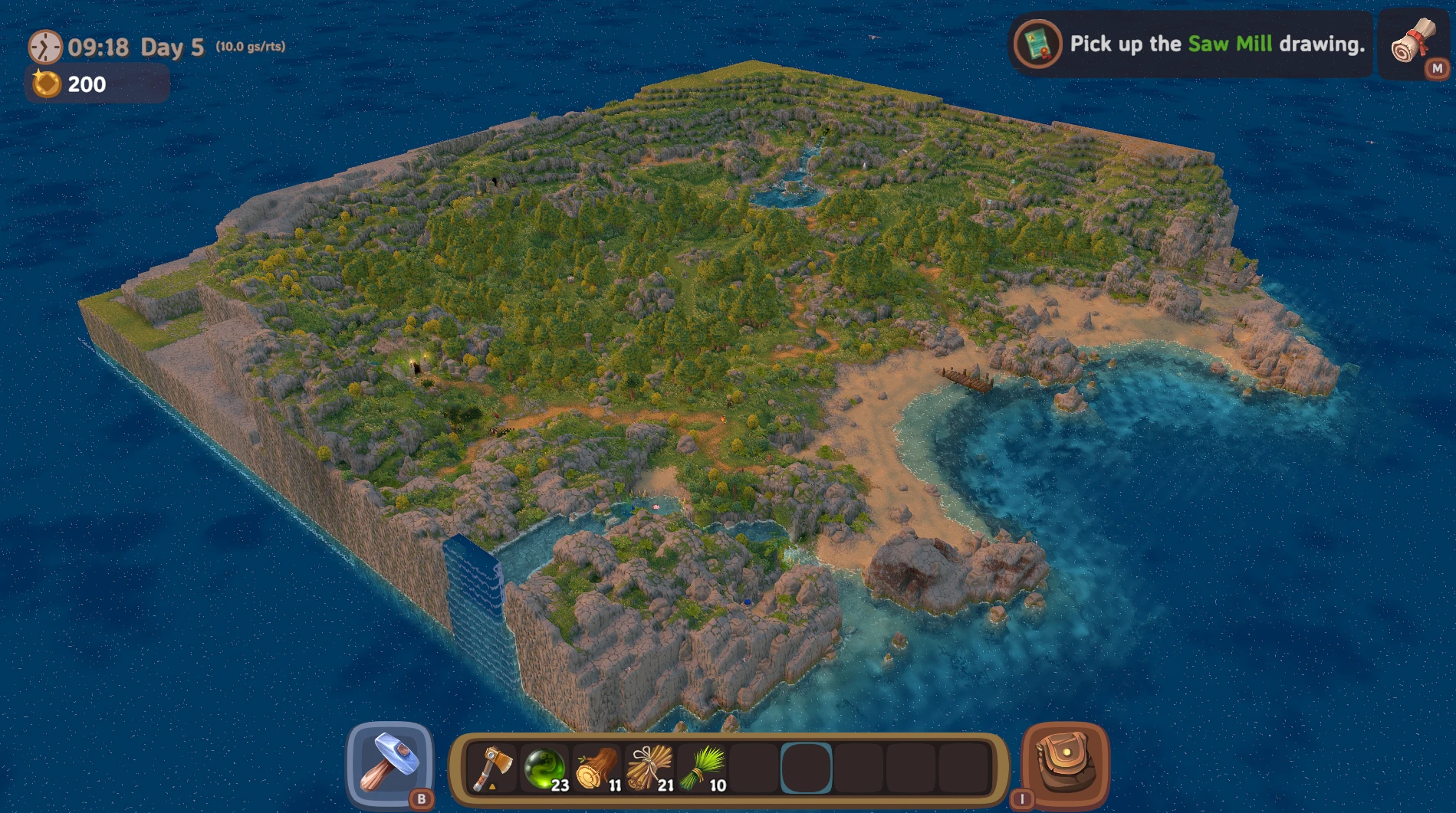Choose the green orb hotbar slot

pos(544,768)
